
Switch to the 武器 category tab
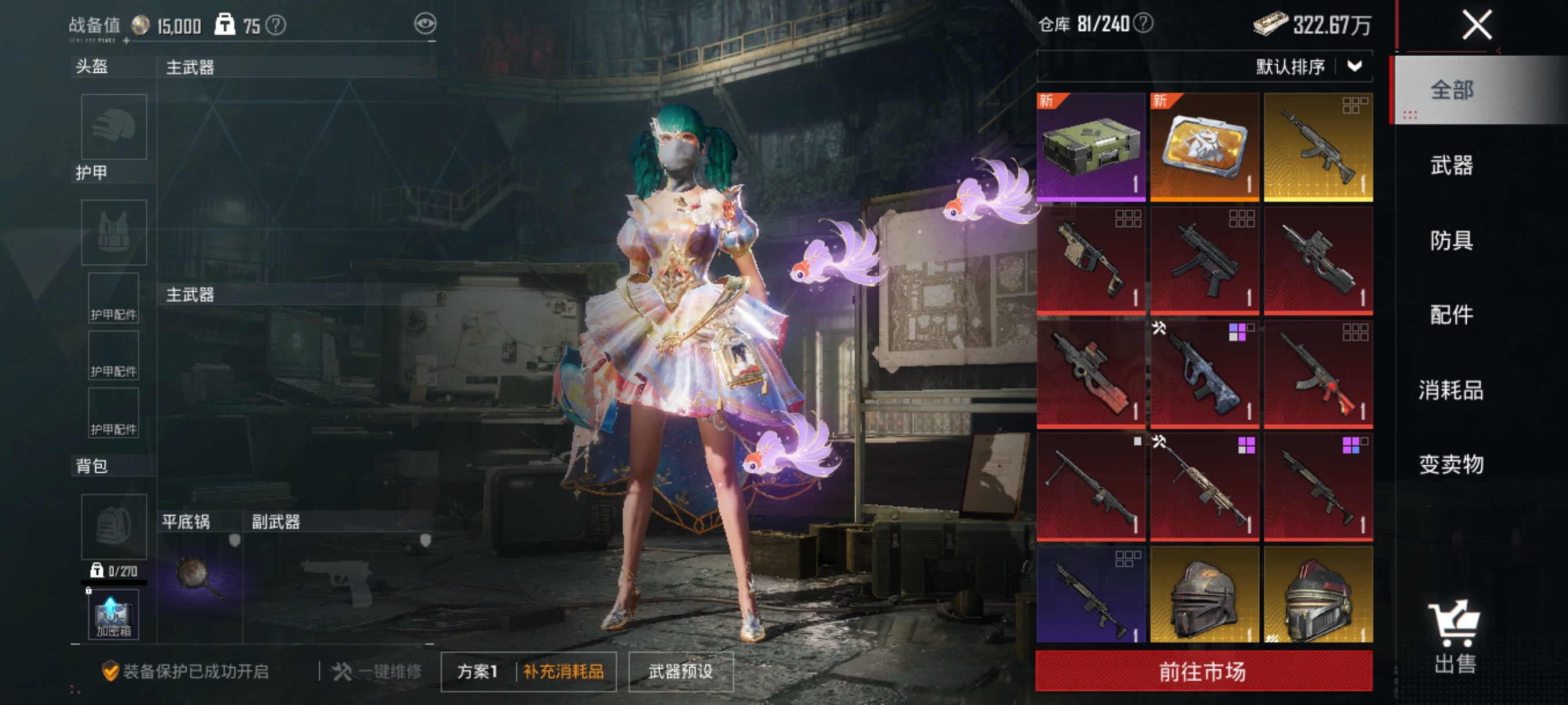(1451, 165)
